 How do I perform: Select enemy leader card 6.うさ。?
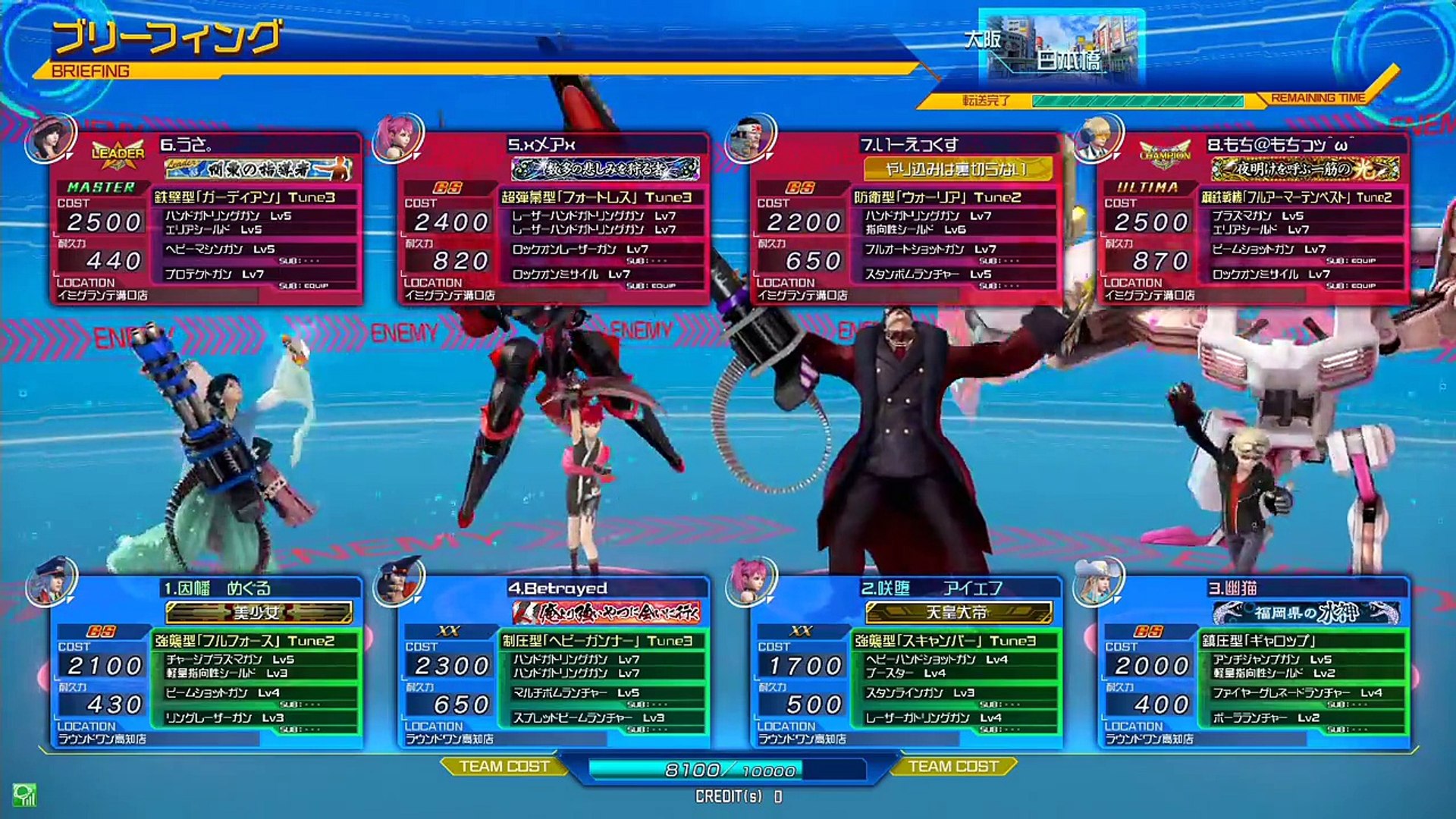click(x=206, y=220)
